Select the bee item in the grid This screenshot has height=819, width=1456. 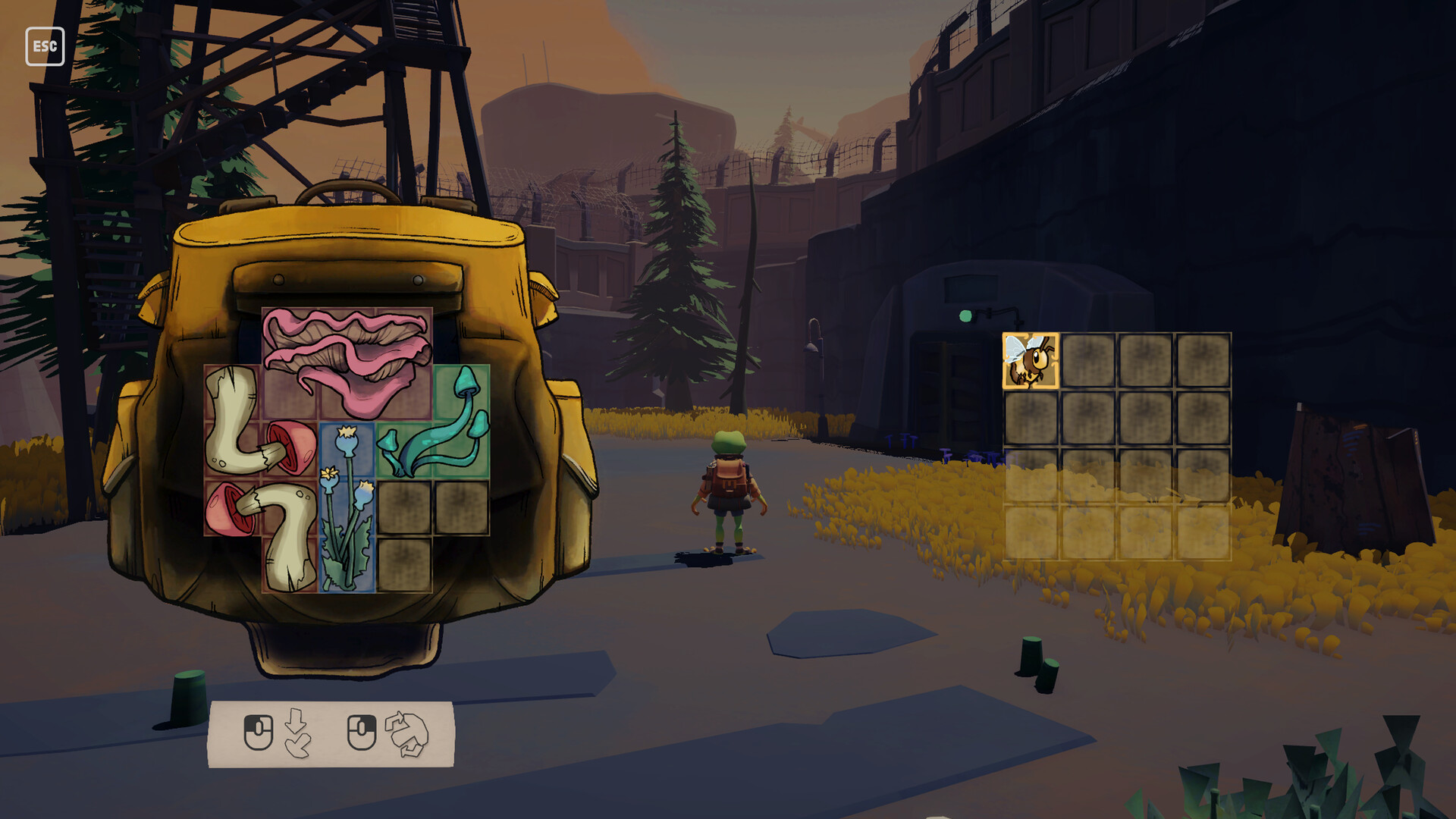pyautogui.click(x=1030, y=361)
